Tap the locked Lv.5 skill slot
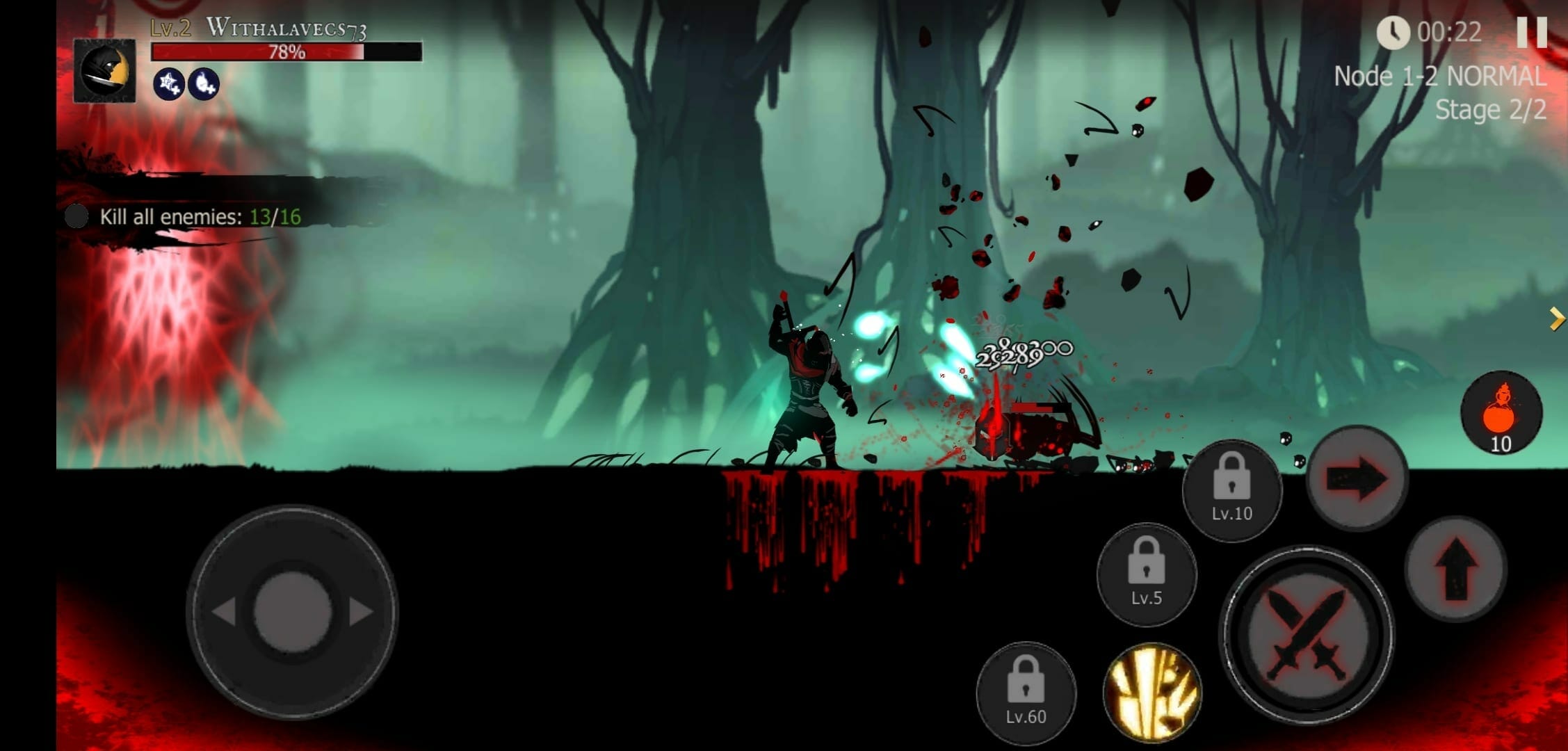The width and height of the screenshot is (1568, 751). pyautogui.click(x=1146, y=574)
